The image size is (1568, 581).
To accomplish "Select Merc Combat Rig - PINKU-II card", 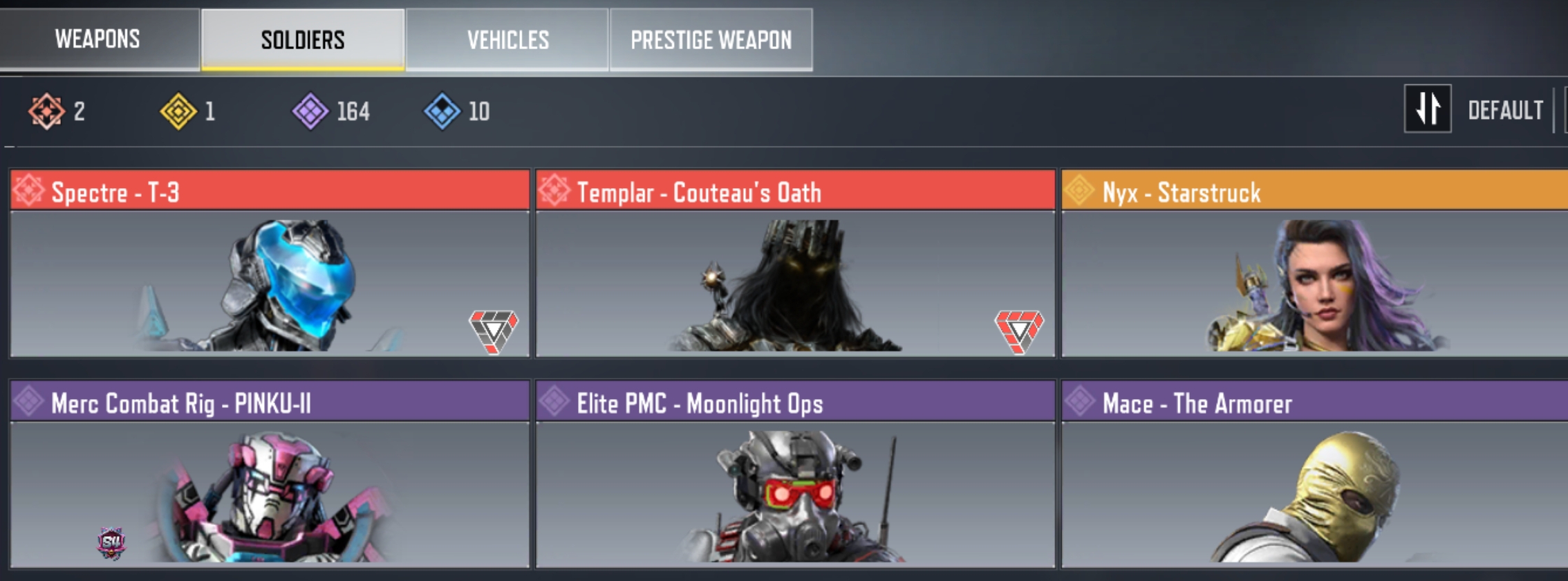I will pyautogui.click(x=270, y=474).
